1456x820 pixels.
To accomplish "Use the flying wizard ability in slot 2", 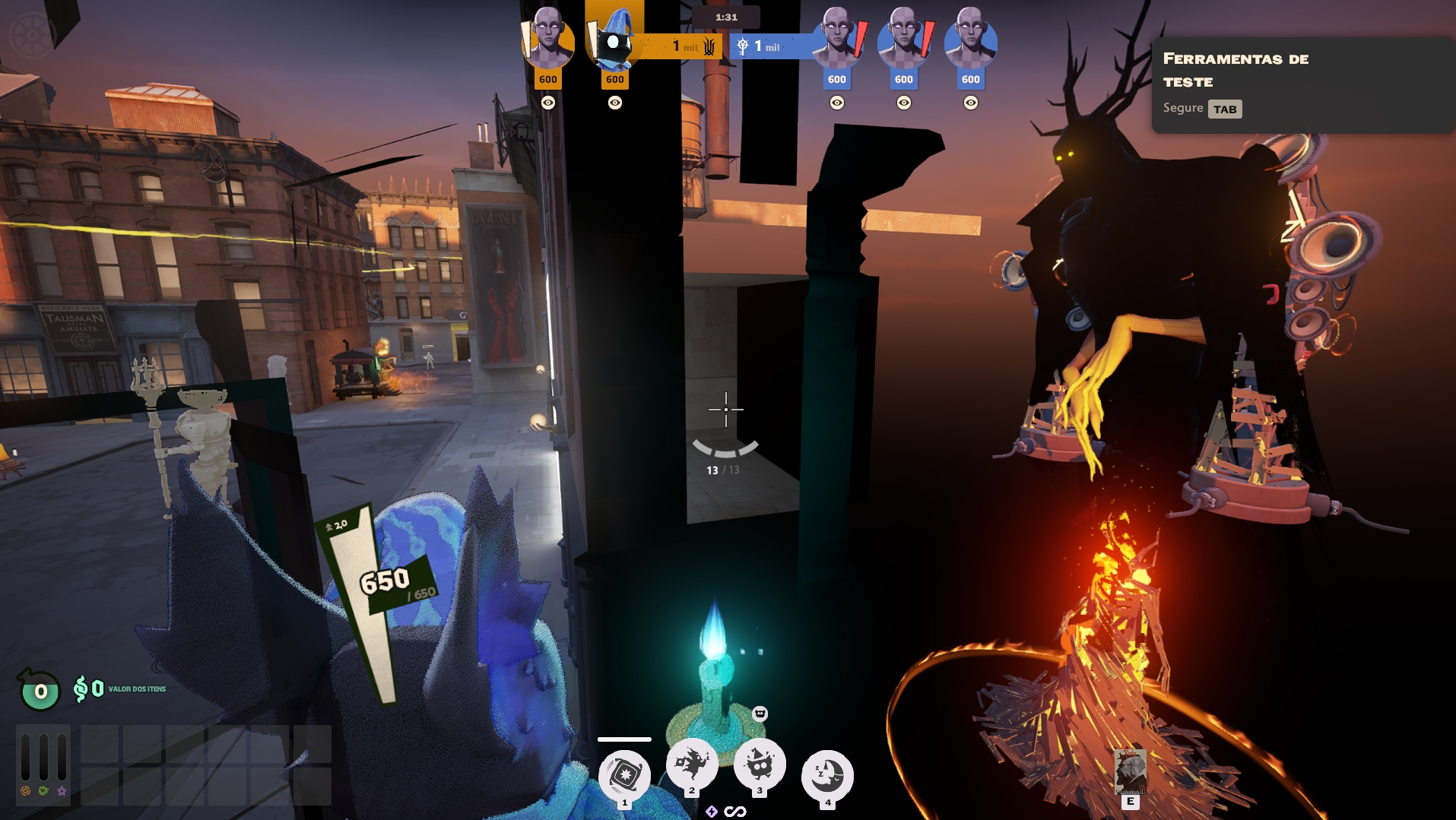I will click(692, 763).
